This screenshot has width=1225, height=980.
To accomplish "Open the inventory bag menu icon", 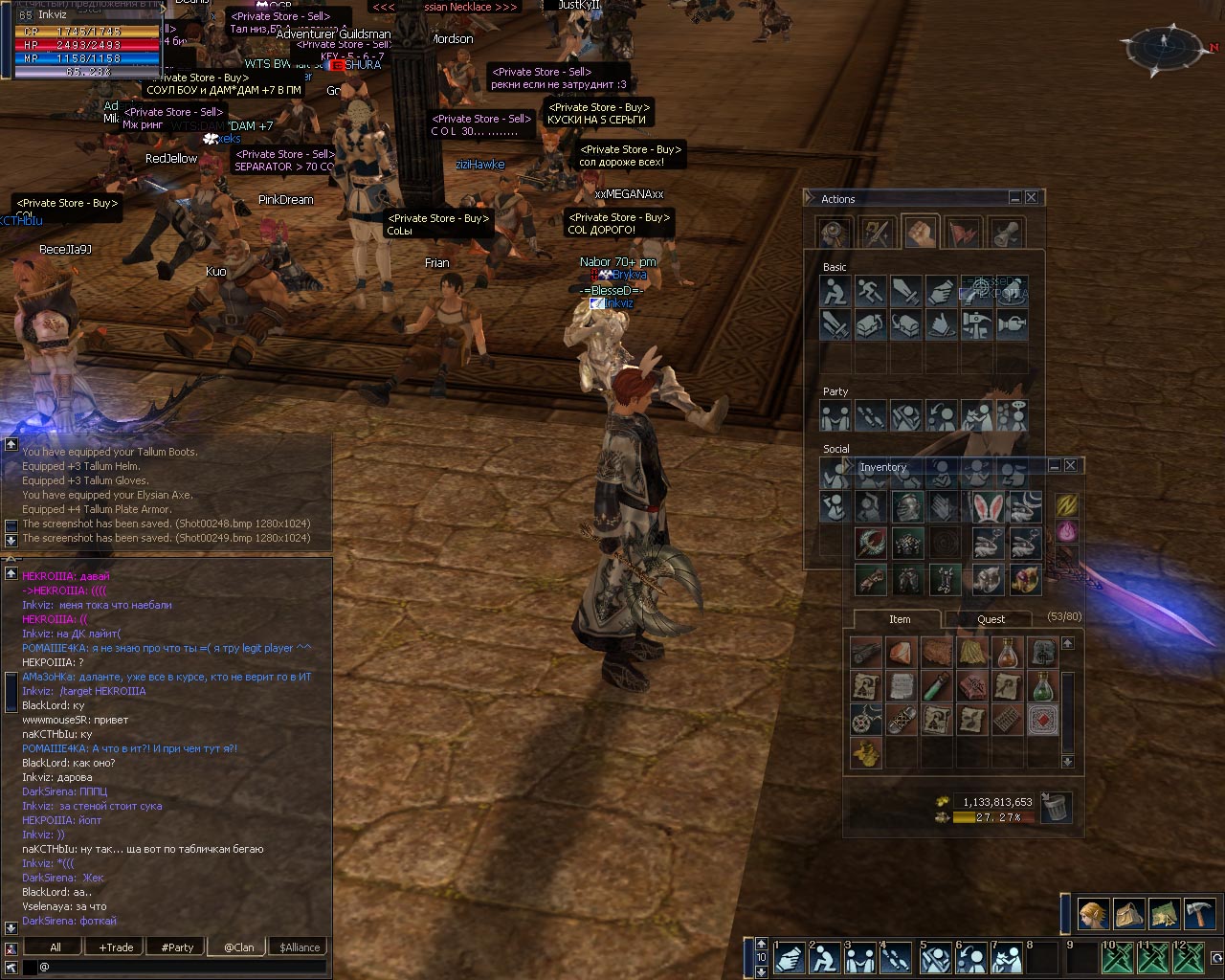I will (x=1129, y=913).
